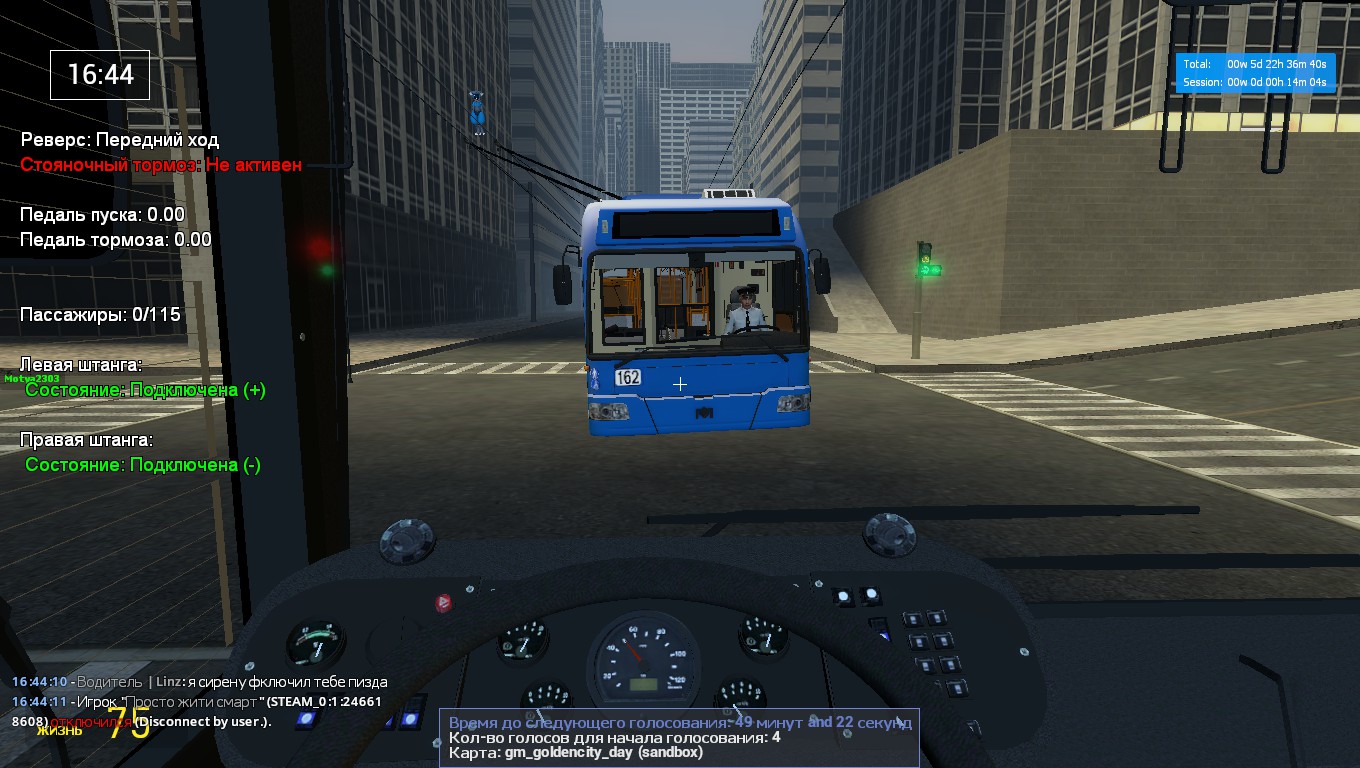Flip the top-left rocker switch on right panel

pos(911,619)
